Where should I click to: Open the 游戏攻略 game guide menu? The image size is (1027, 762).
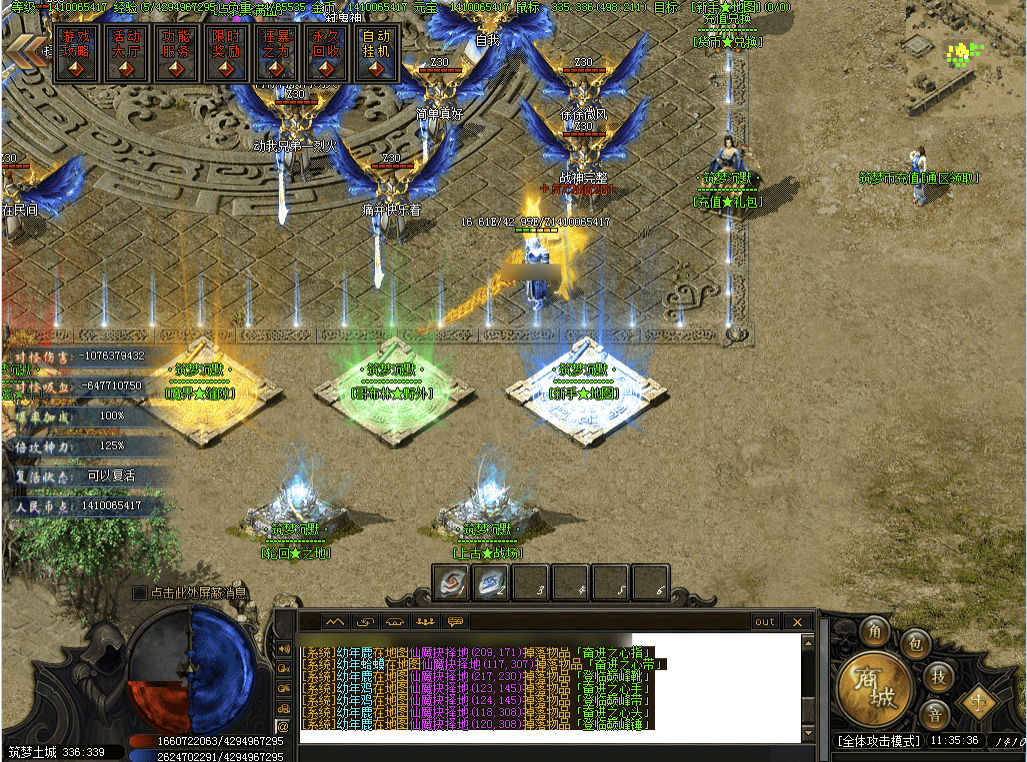pos(76,53)
